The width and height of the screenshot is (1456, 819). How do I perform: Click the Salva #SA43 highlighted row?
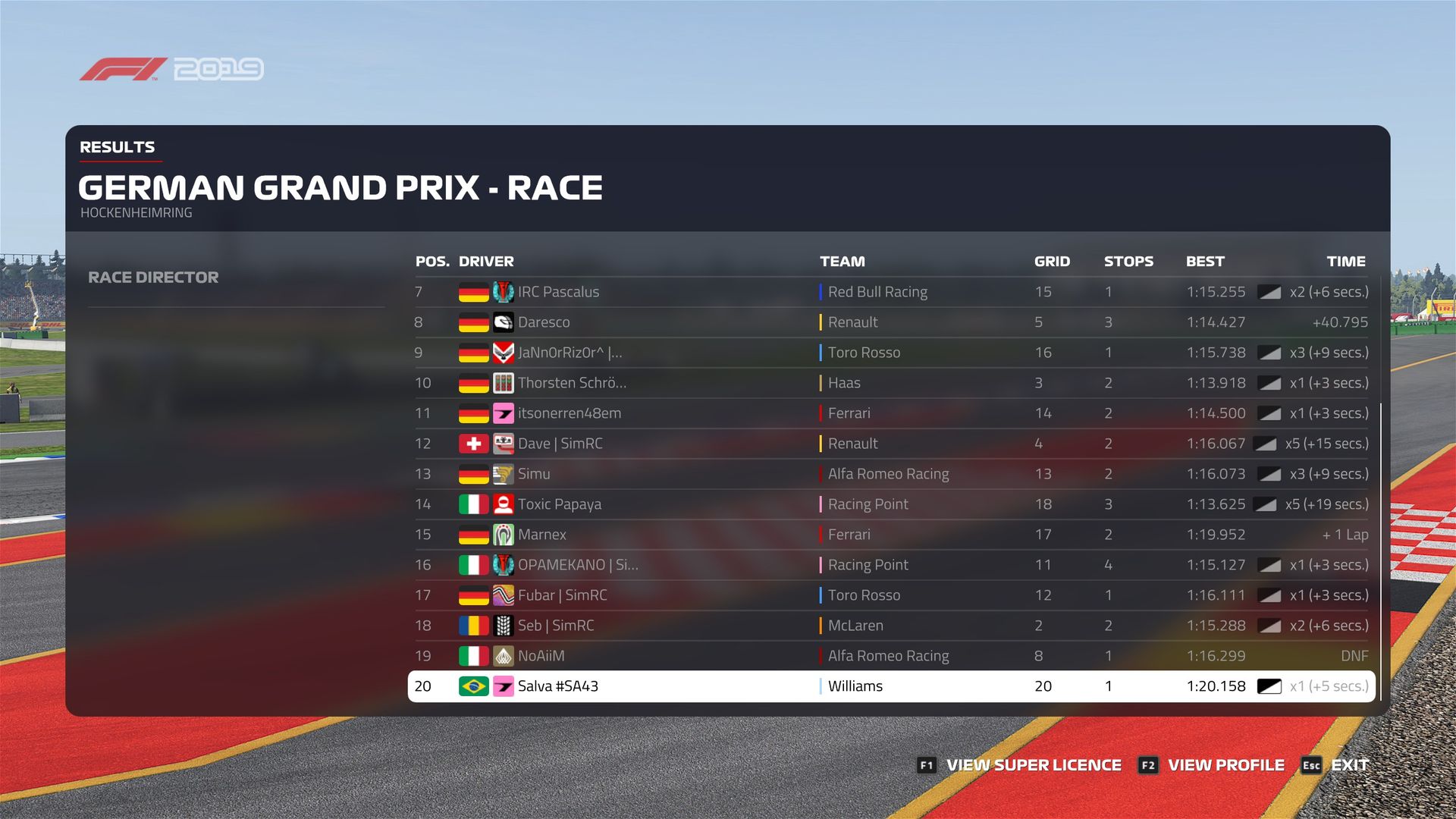click(891, 686)
